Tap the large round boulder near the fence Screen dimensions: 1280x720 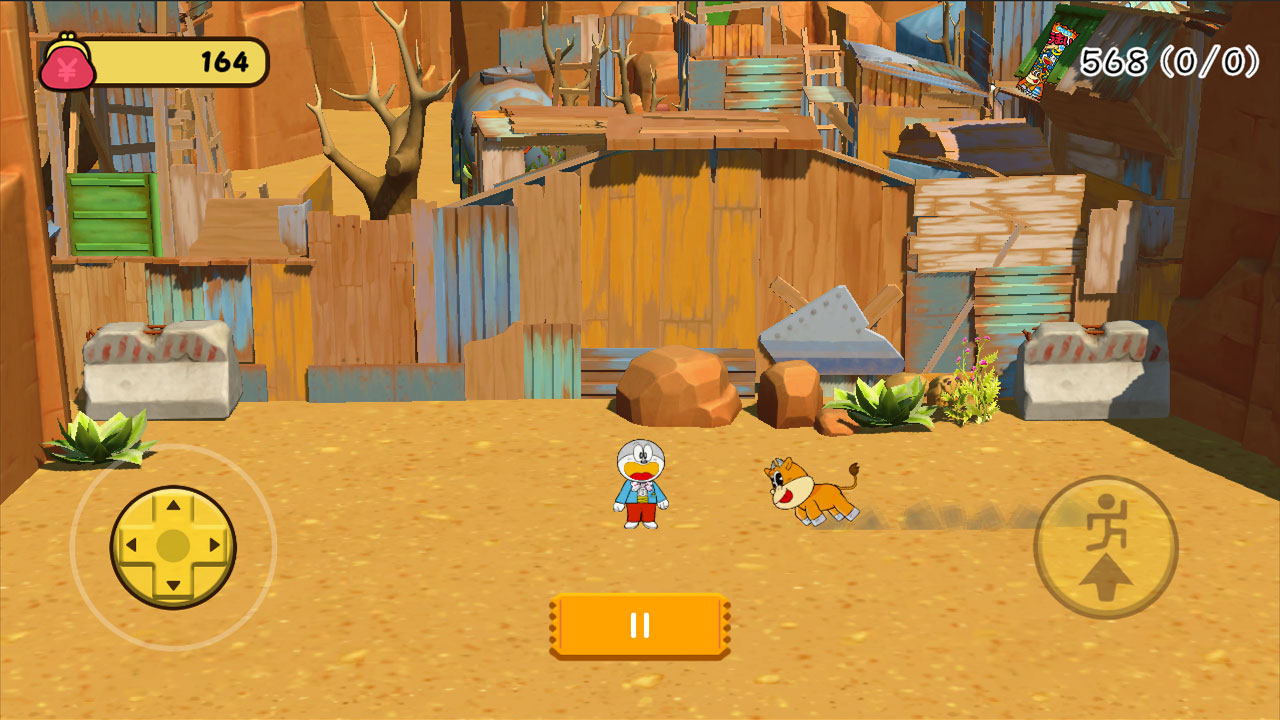(x=678, y=385)
